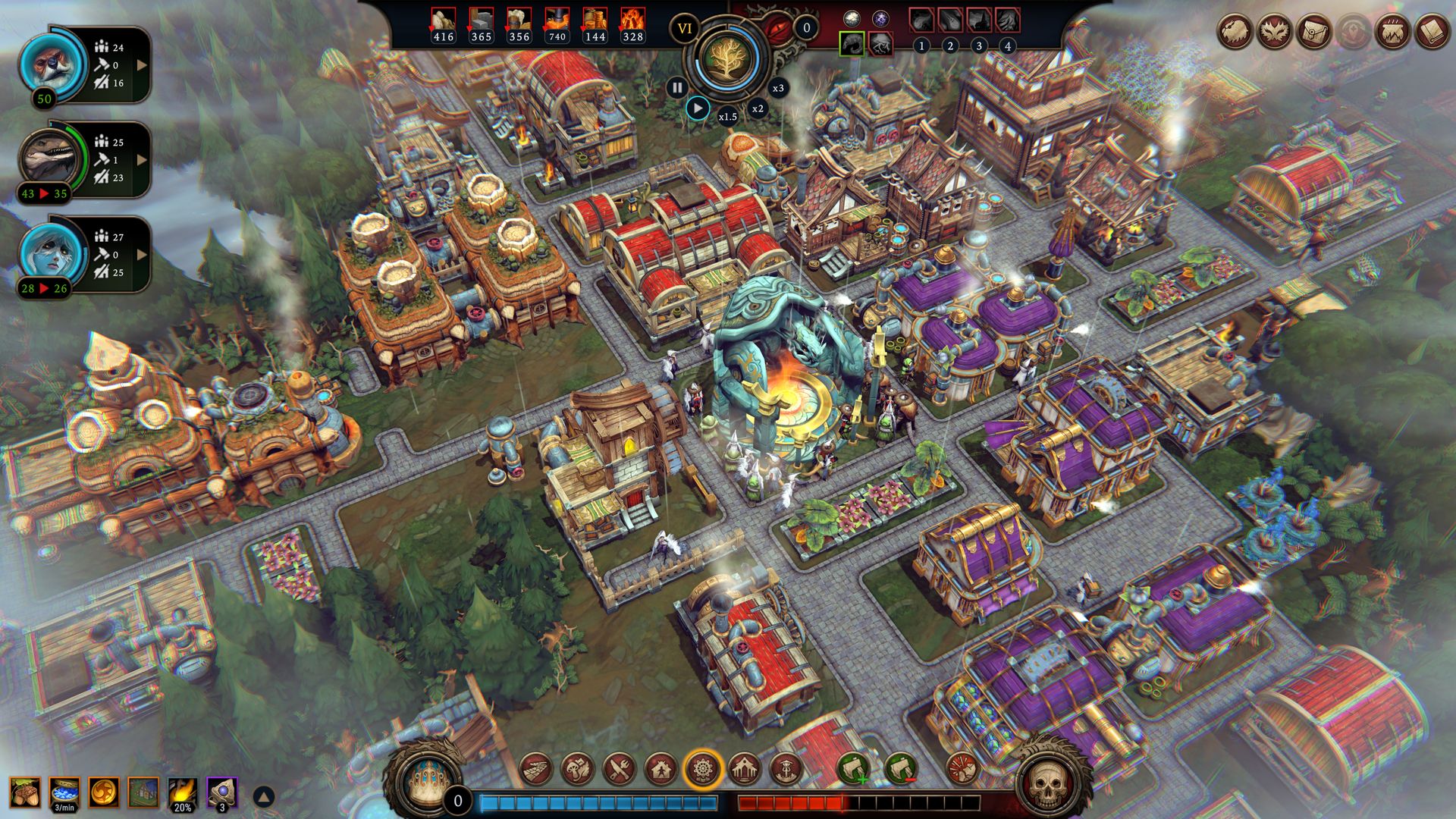Image resolution: width=1456 pixels, height=819 pixels.
Task: Click the green glade marking tool with plus
Action: 853,770
